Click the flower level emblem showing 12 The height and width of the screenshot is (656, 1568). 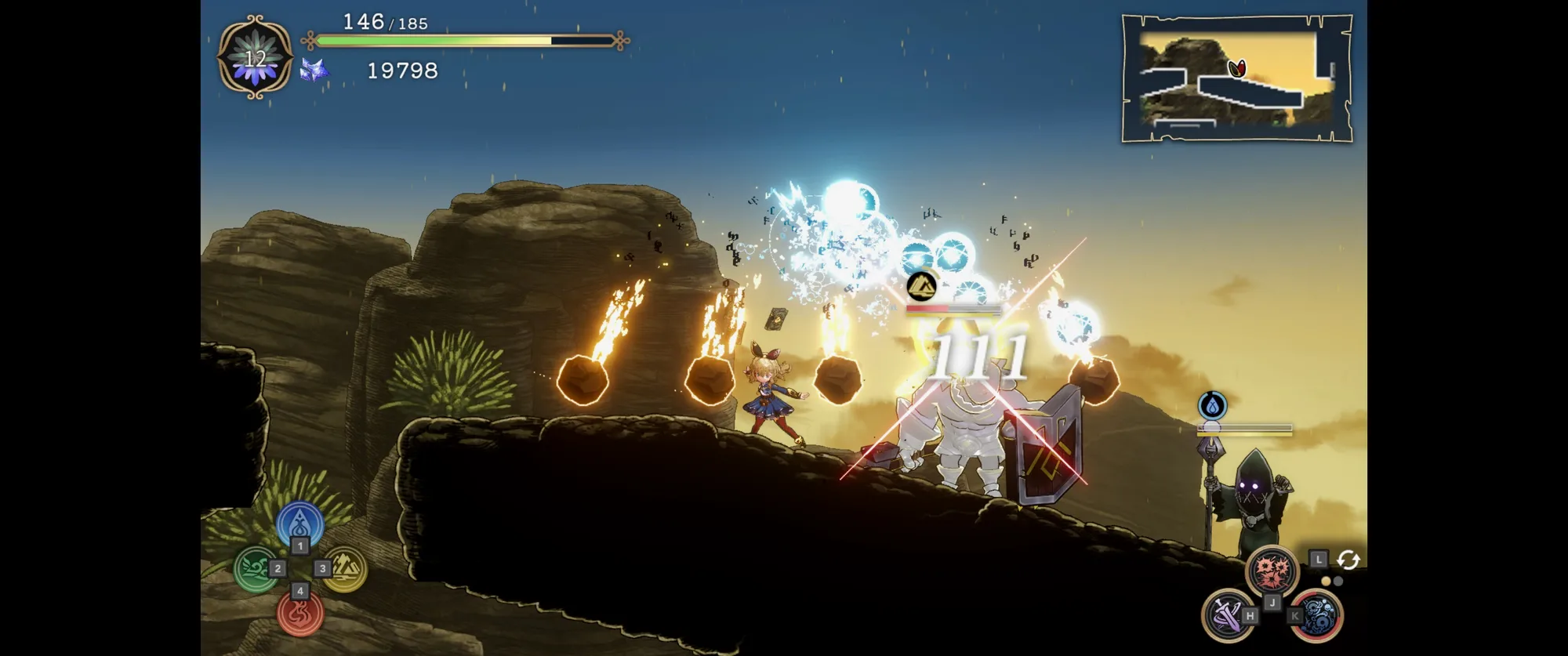point(256,58)
